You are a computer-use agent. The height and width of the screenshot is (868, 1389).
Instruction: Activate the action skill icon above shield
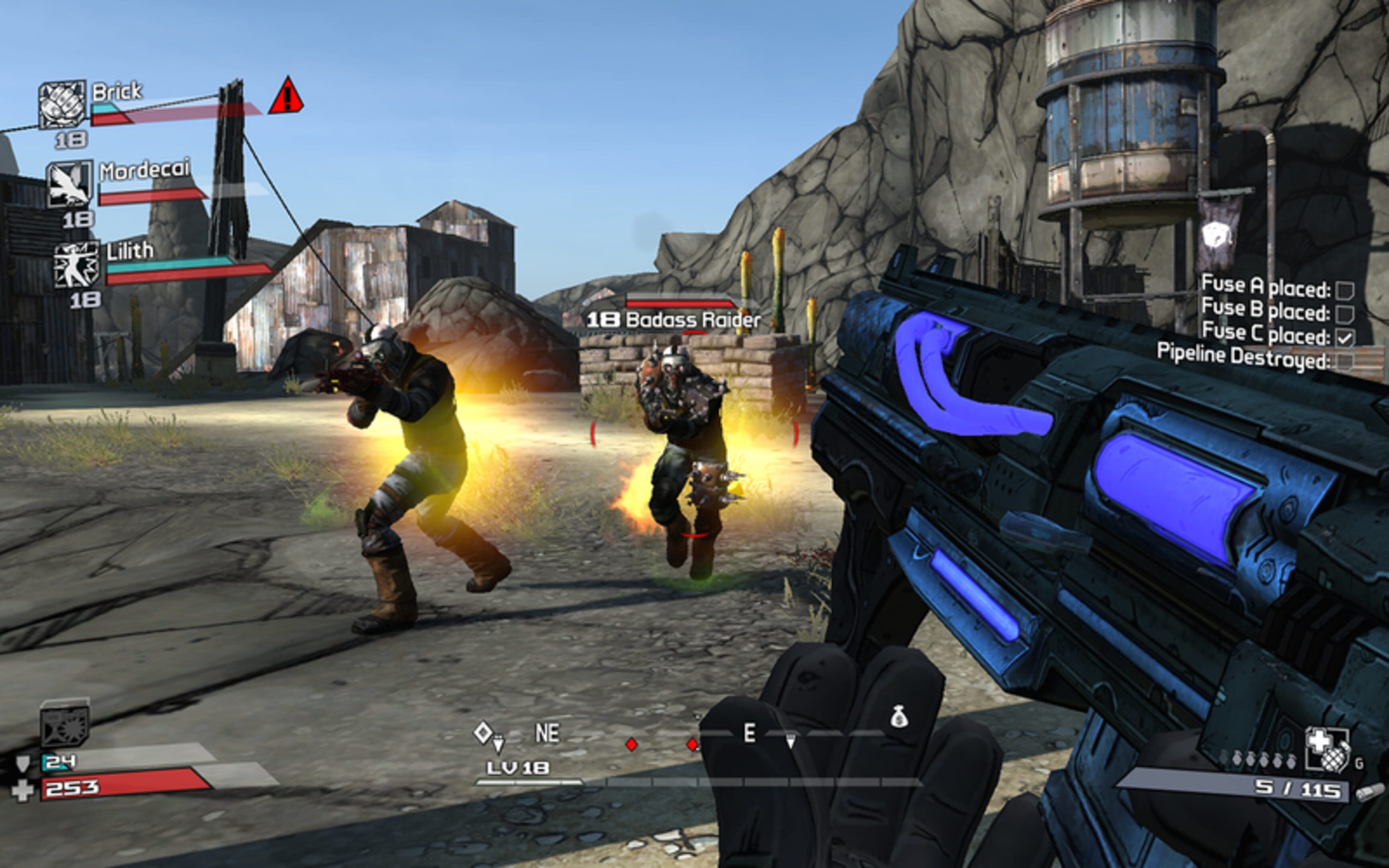pyautogui.click(x=64, y=723)
